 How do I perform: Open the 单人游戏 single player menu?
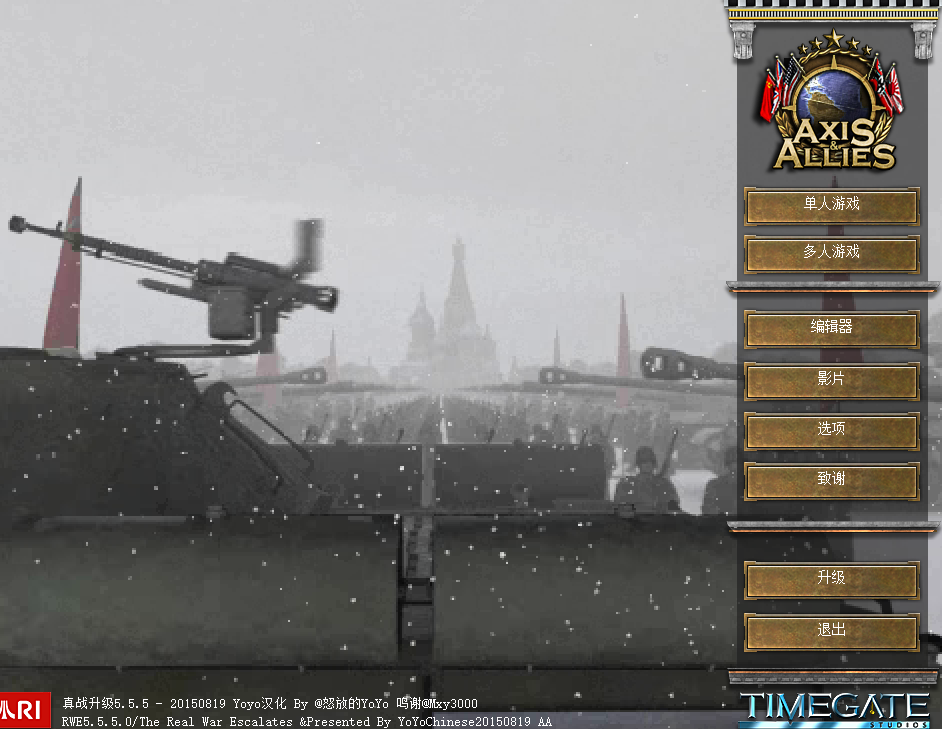[831, 205]
